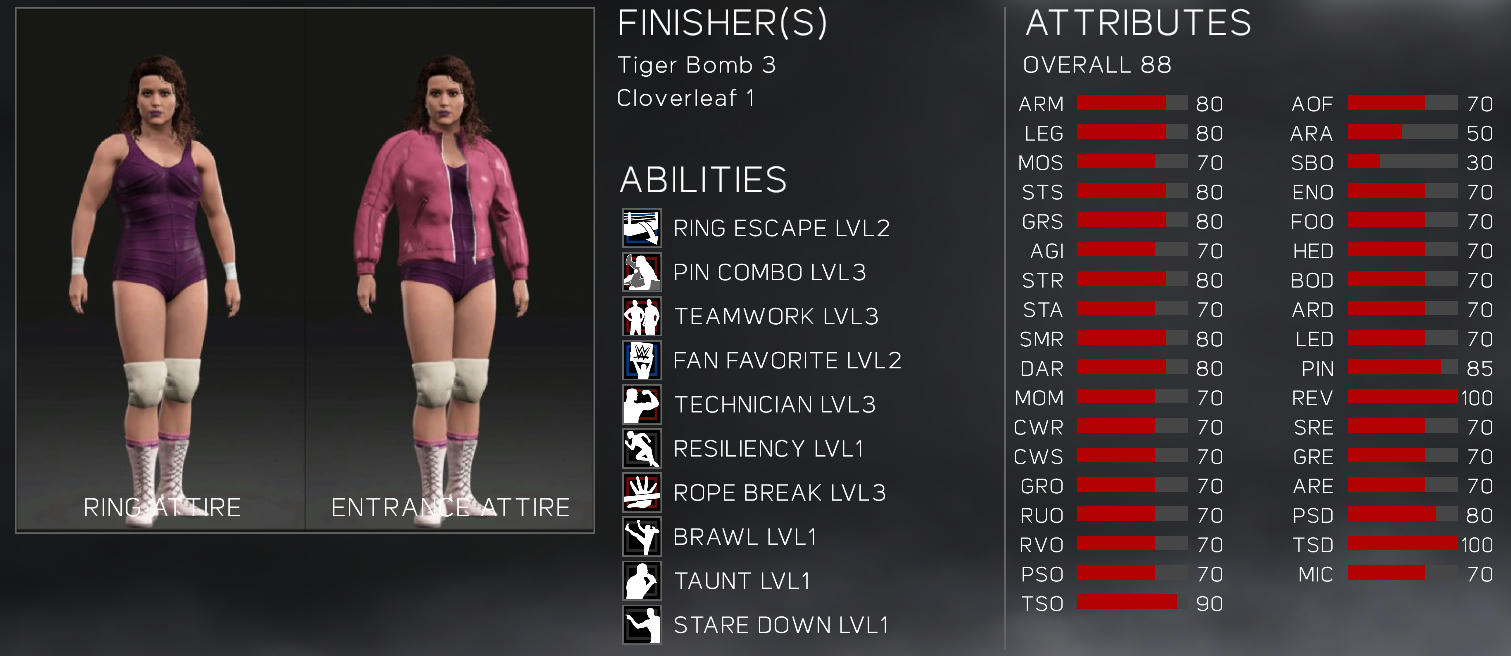Choose the Cloverleaf 1 finisher
Screen dimensions: 1511x656
[x=686, y=98]
